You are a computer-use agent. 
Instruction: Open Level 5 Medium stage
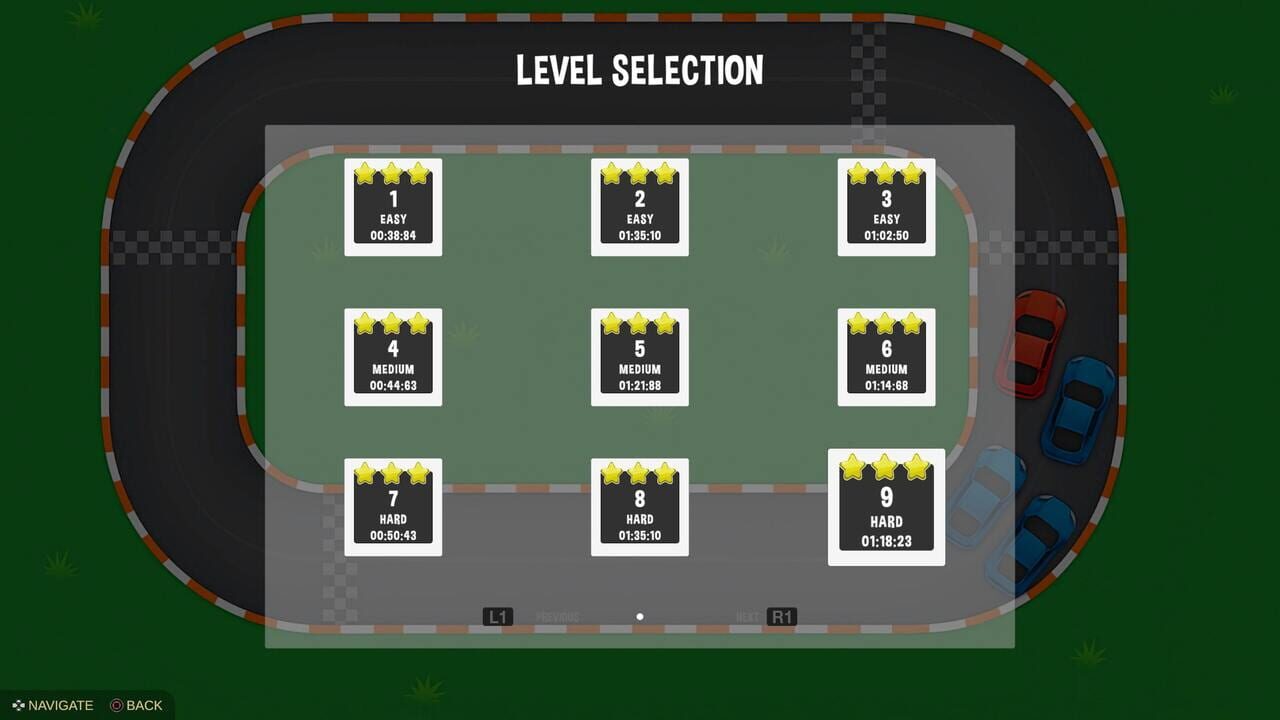pyautogui.click(x=639, y=356)
